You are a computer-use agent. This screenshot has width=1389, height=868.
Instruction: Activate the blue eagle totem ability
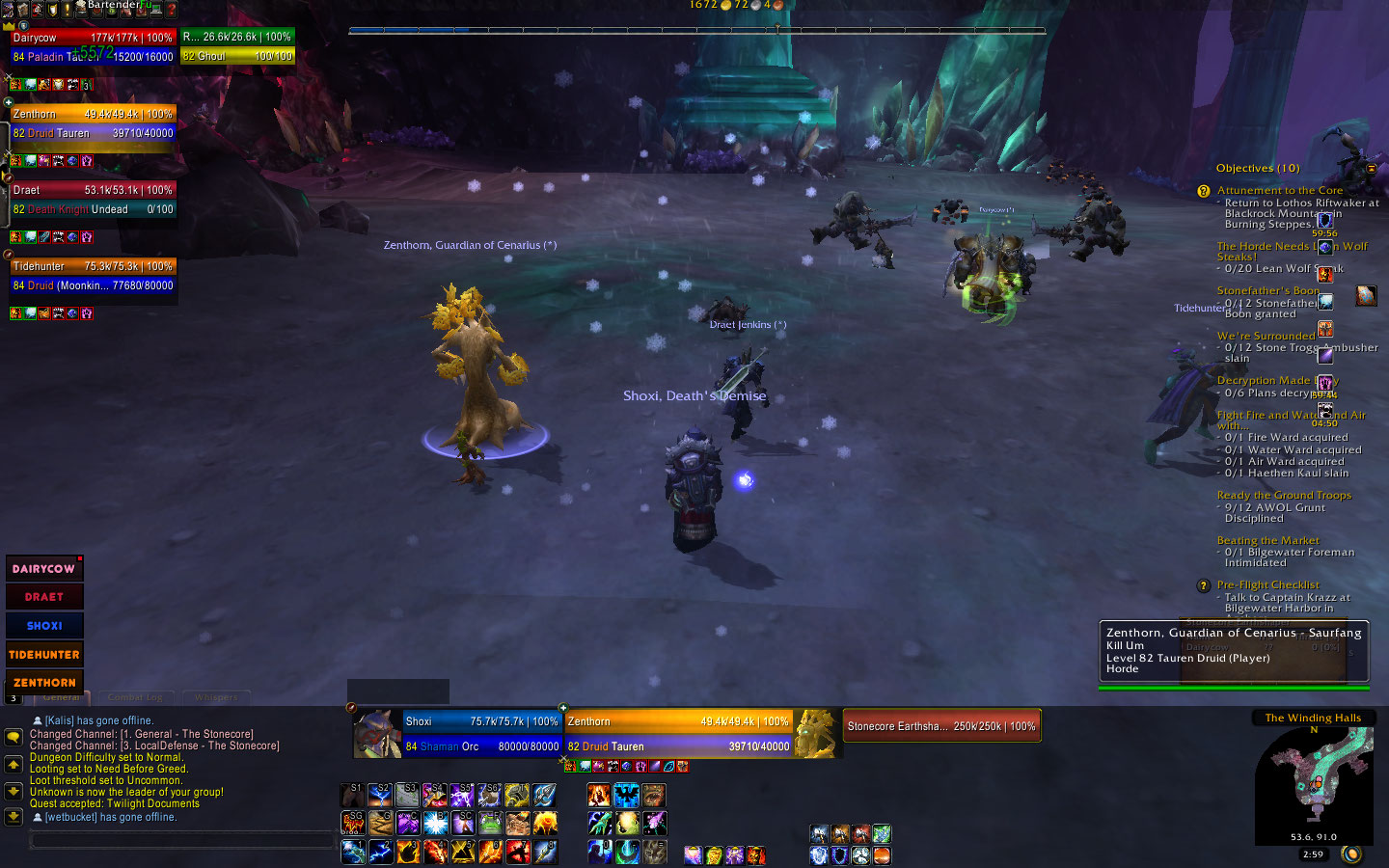tap(627, 796)
